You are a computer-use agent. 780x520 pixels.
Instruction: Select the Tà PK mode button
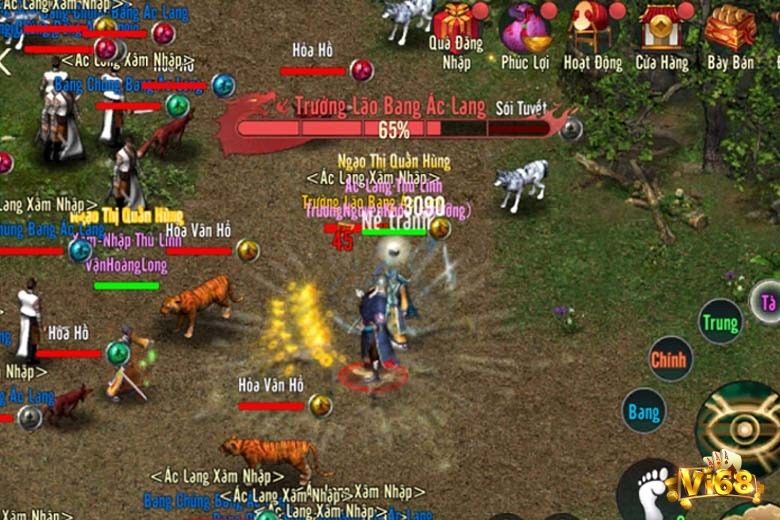[767, 302]
